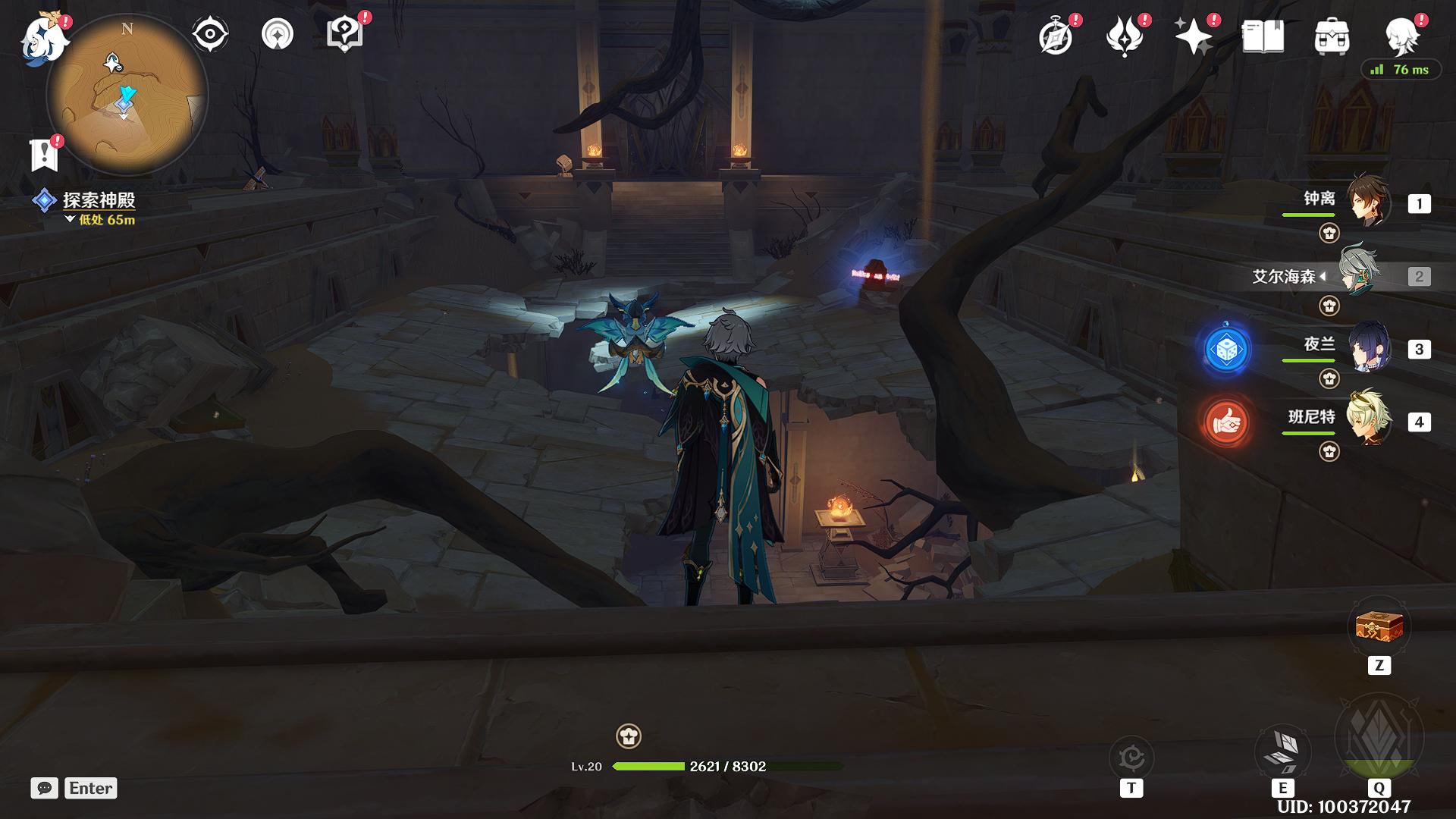Open the quest list bookmark icon
The height and width of the screenshot is (819, 1456).
[x=44, y=155]
